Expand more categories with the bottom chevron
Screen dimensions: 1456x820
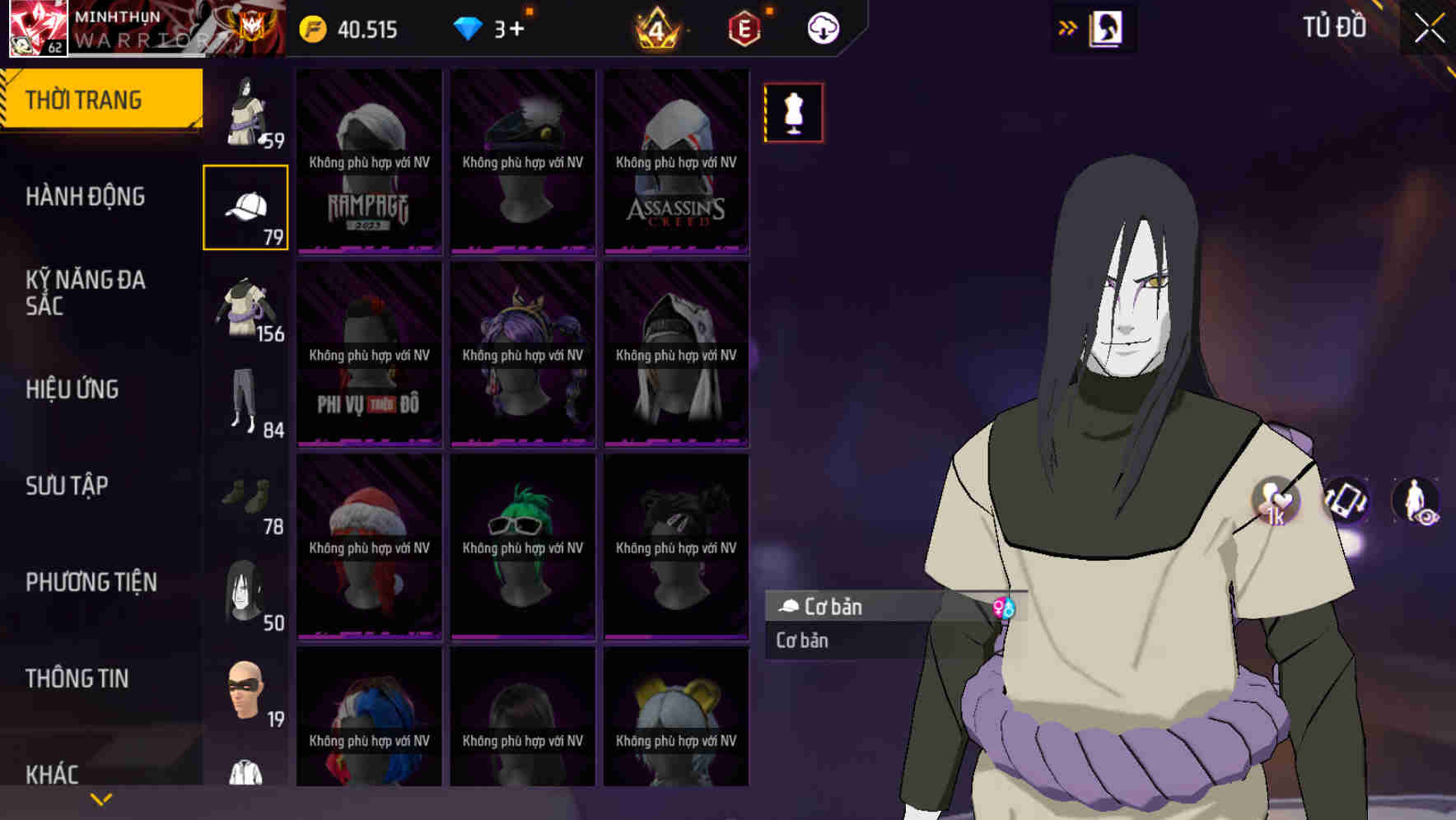pos(100,799)
